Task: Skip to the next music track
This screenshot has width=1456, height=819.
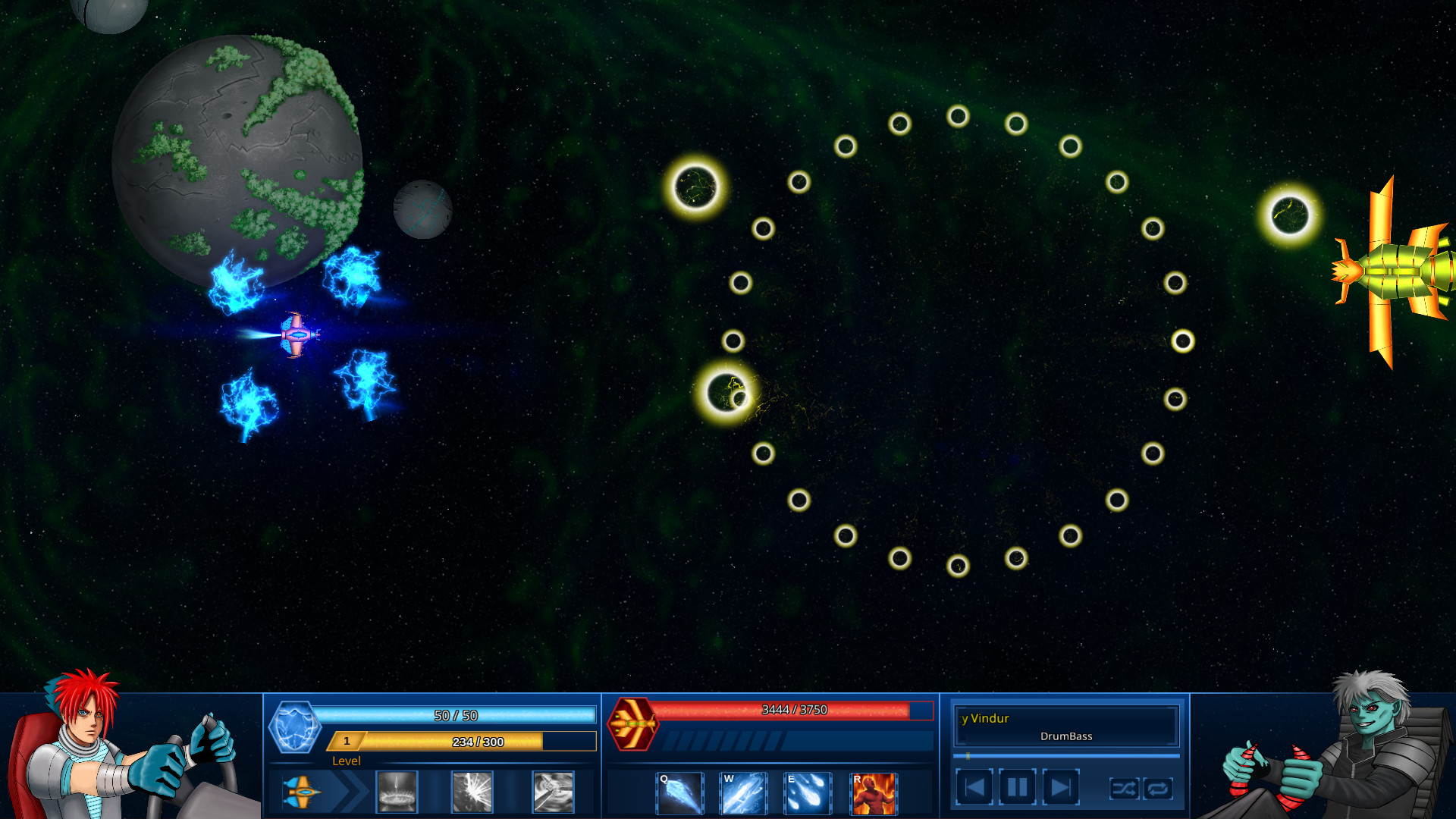Action: (1059, 786)
